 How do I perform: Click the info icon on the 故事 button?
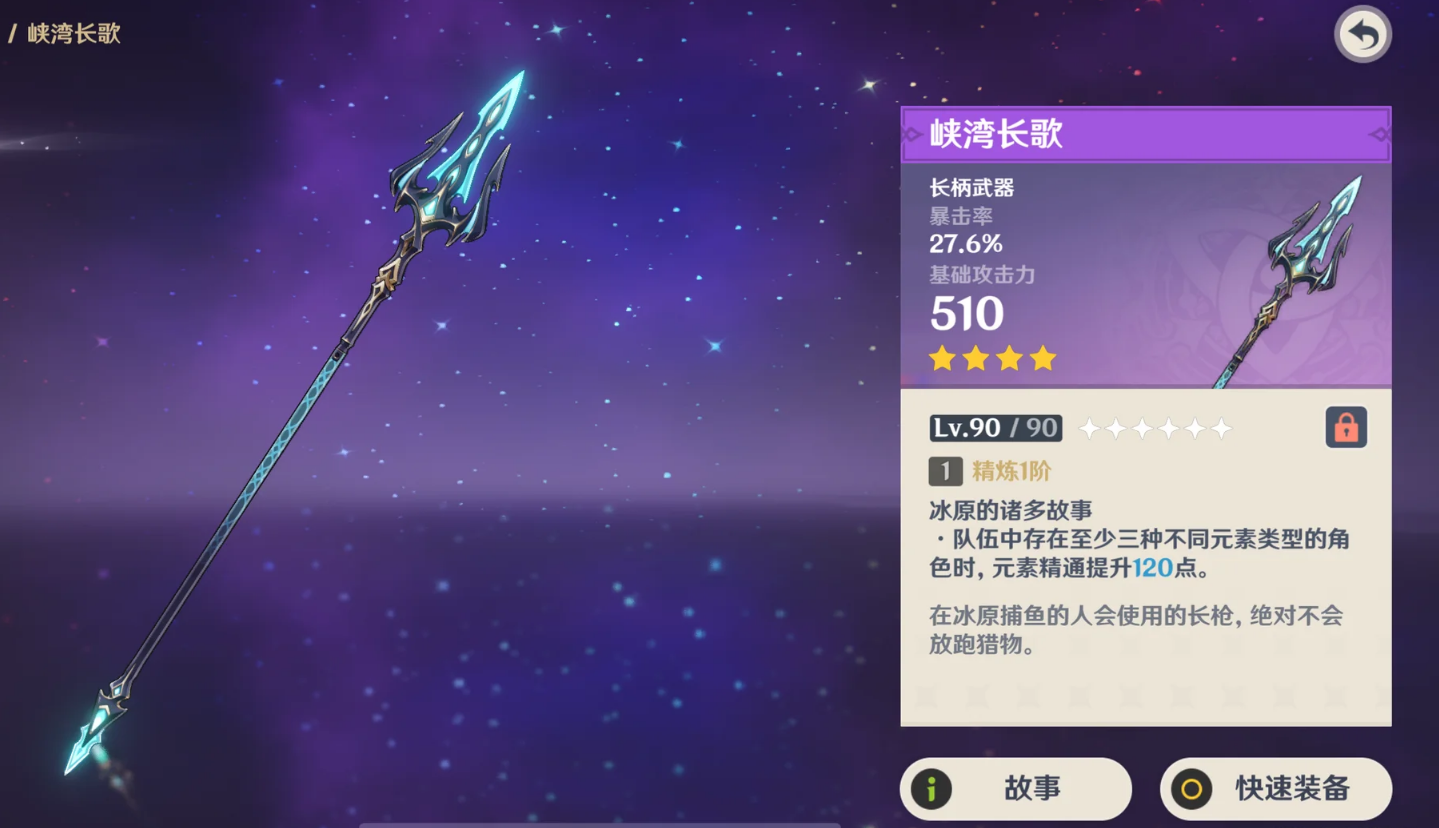point(931,787)
